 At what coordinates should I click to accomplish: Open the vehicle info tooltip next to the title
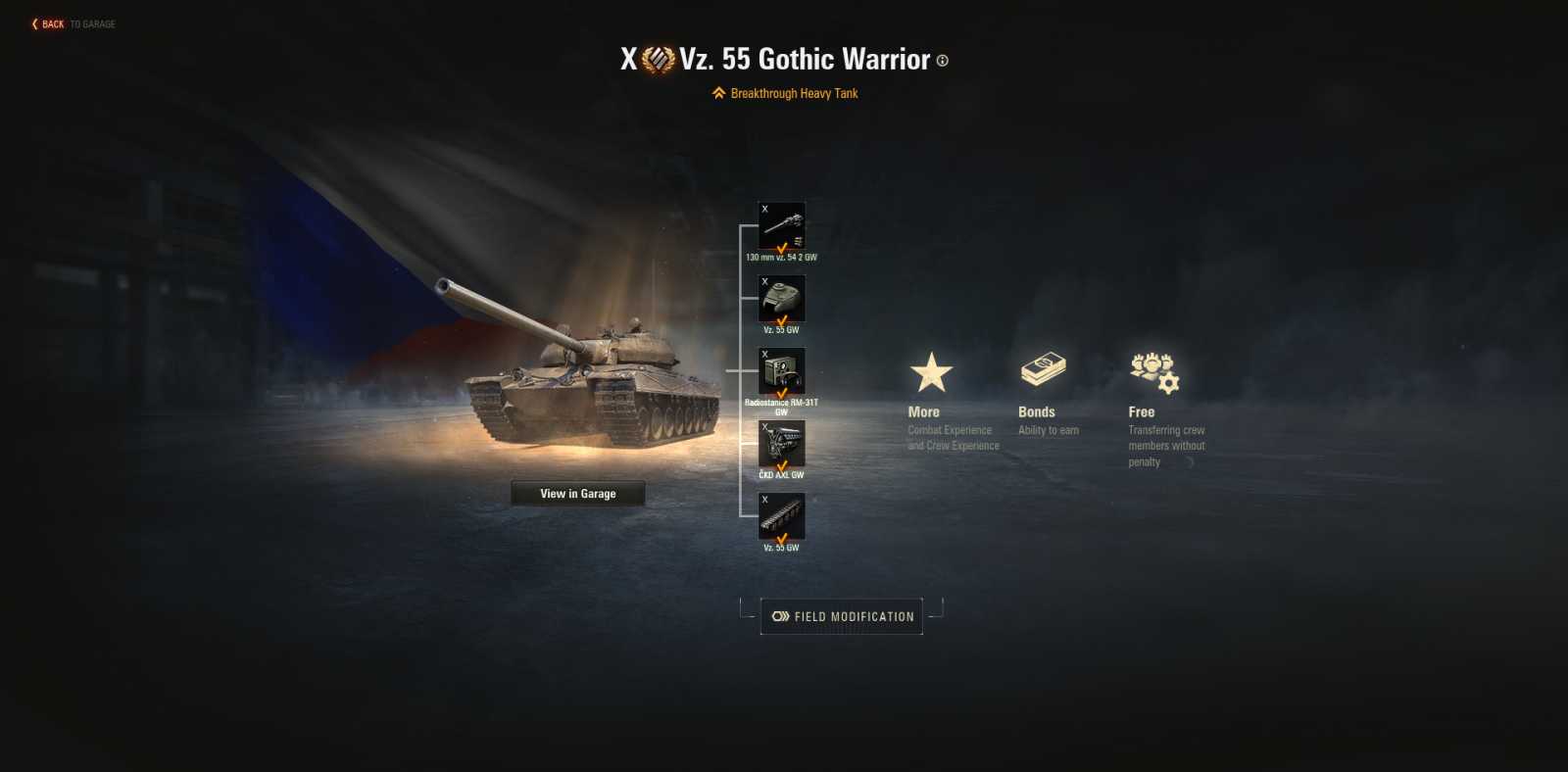(x=944, y=63)
